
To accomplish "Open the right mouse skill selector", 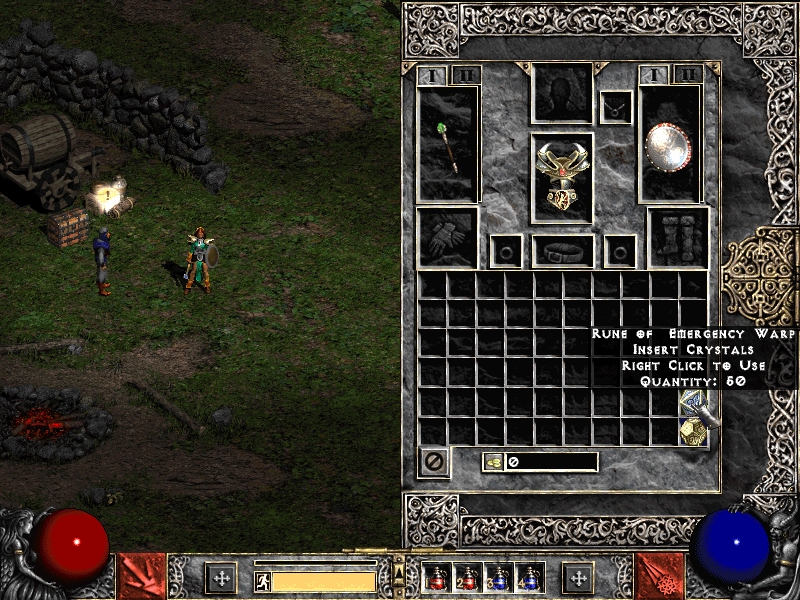I will click(659, 577).
